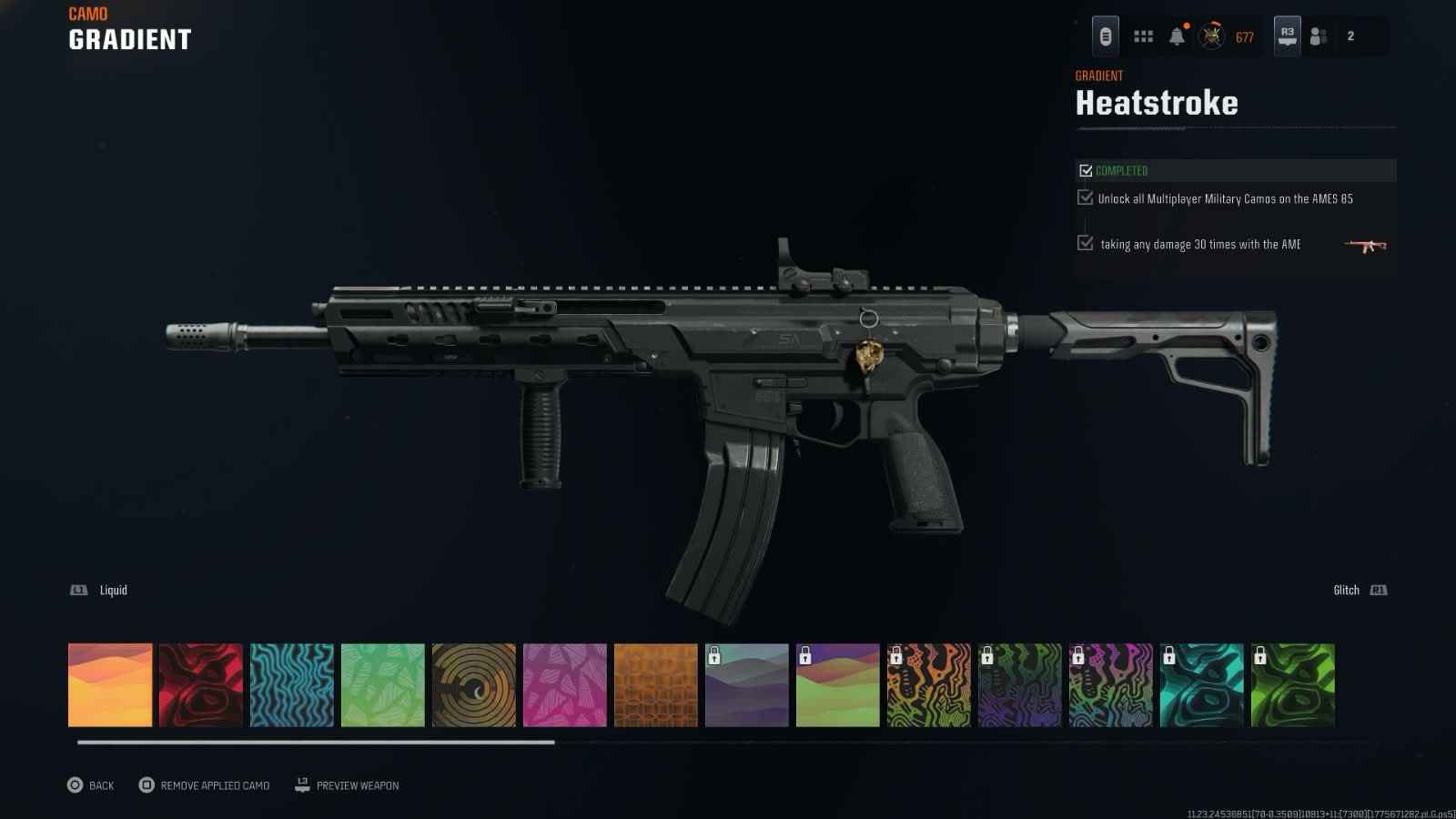This screenshot has width=1456, height=819.
Task: Pick the green leaf pattern camo
Action: point(383,685)
